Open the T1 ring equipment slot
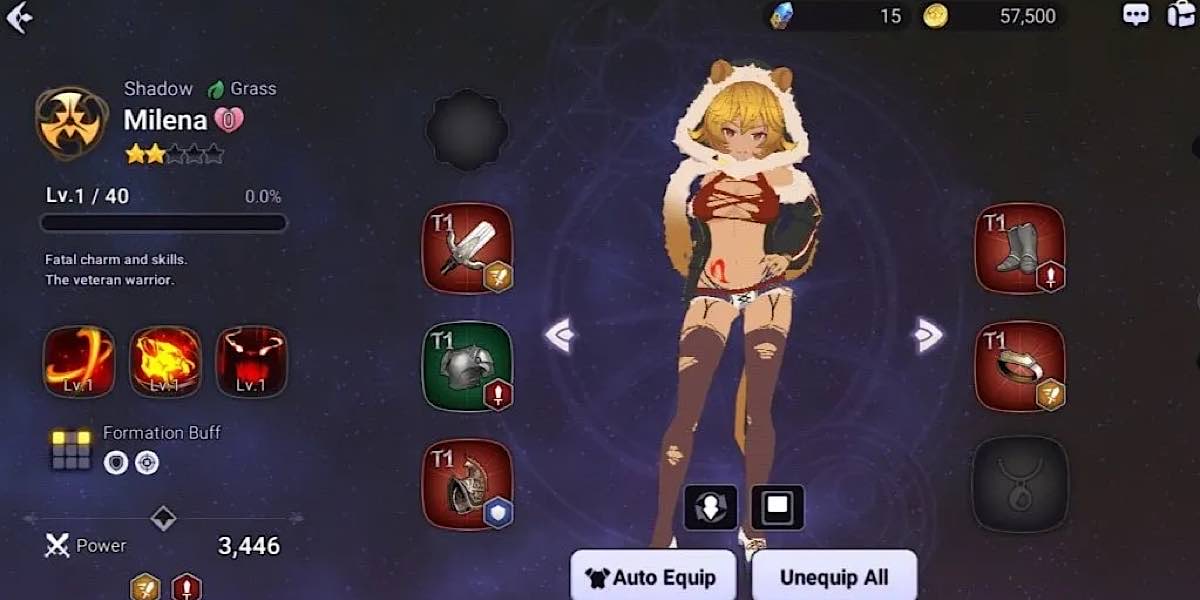Screen dimensions: 1200x600 [1019, 366]
